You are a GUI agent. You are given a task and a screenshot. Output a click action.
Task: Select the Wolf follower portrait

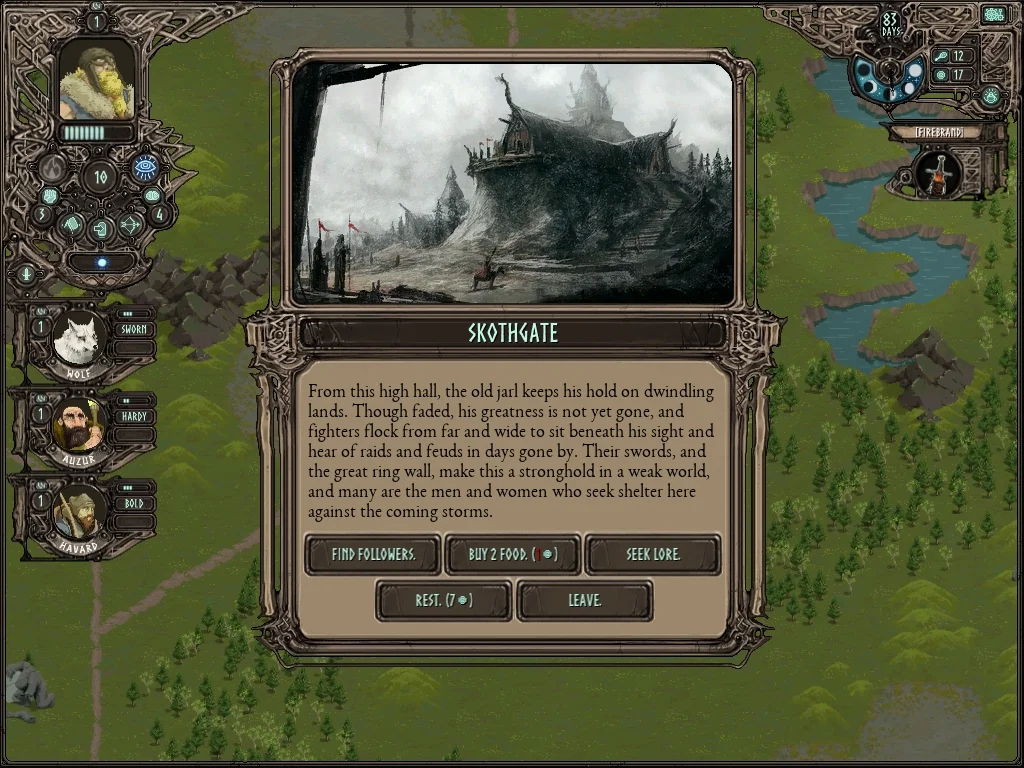77,341
